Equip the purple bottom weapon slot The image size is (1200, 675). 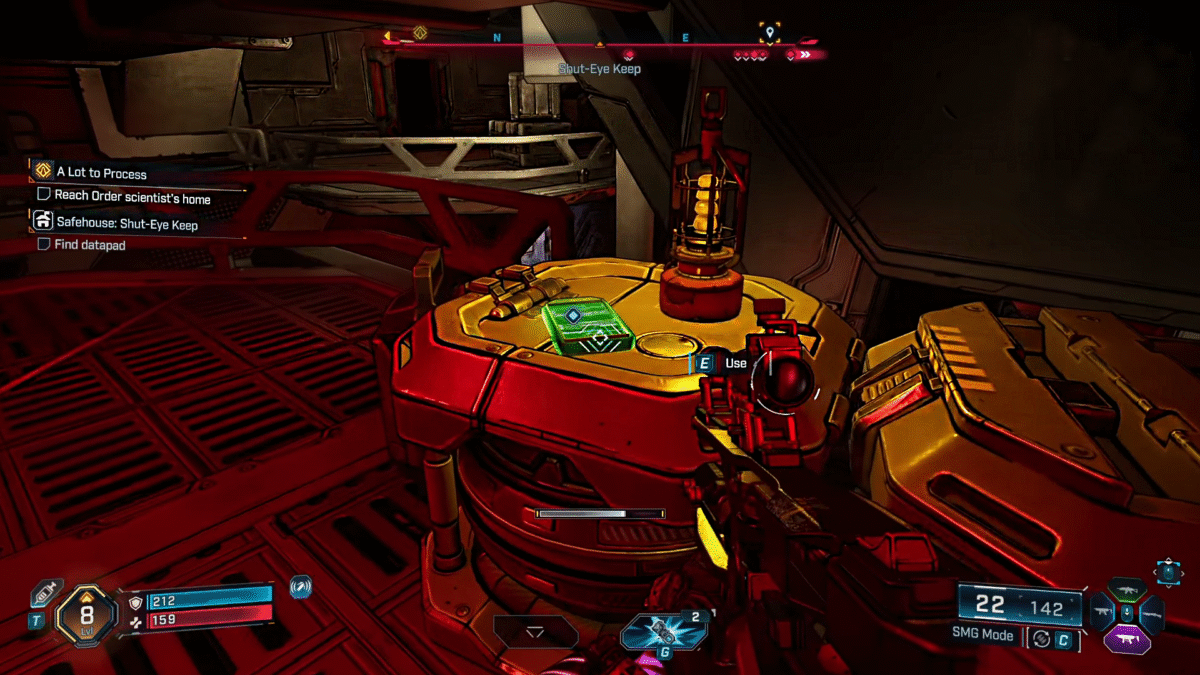1126,637
